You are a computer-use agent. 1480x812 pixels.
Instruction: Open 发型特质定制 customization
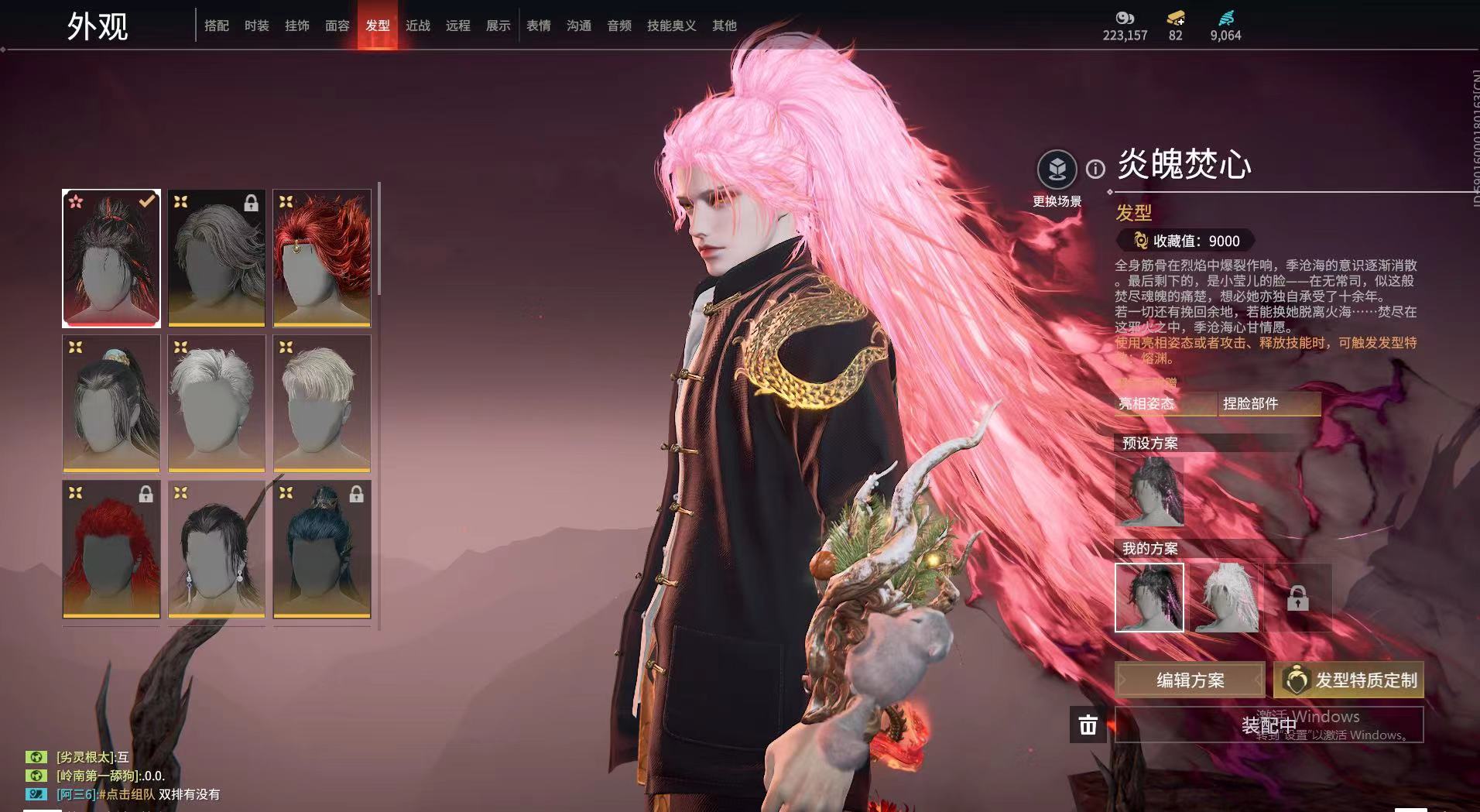(1348, 680)
